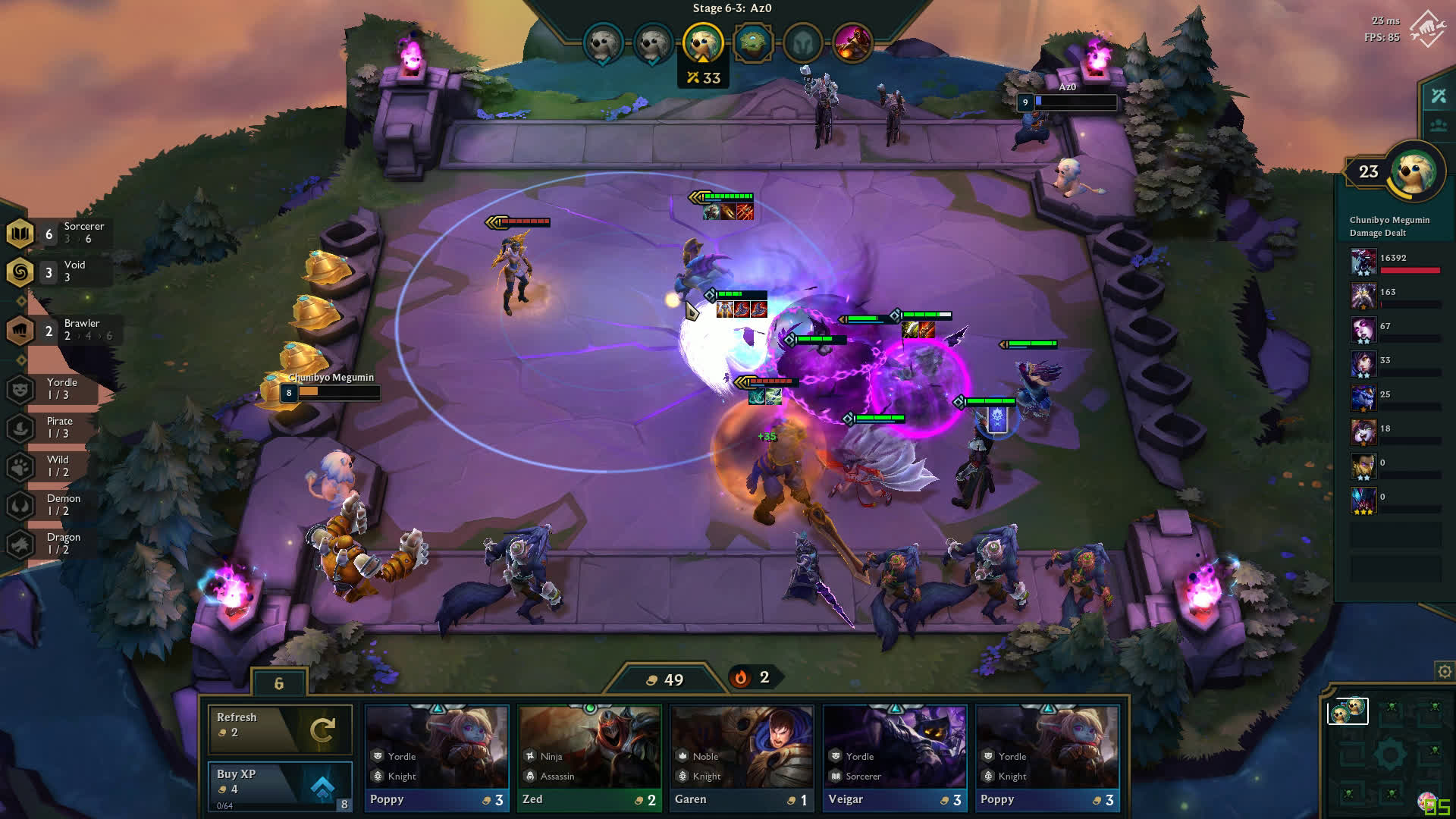Buy Zed from the shop
This screenshot has width=1456, height=819.
[589, 757]
